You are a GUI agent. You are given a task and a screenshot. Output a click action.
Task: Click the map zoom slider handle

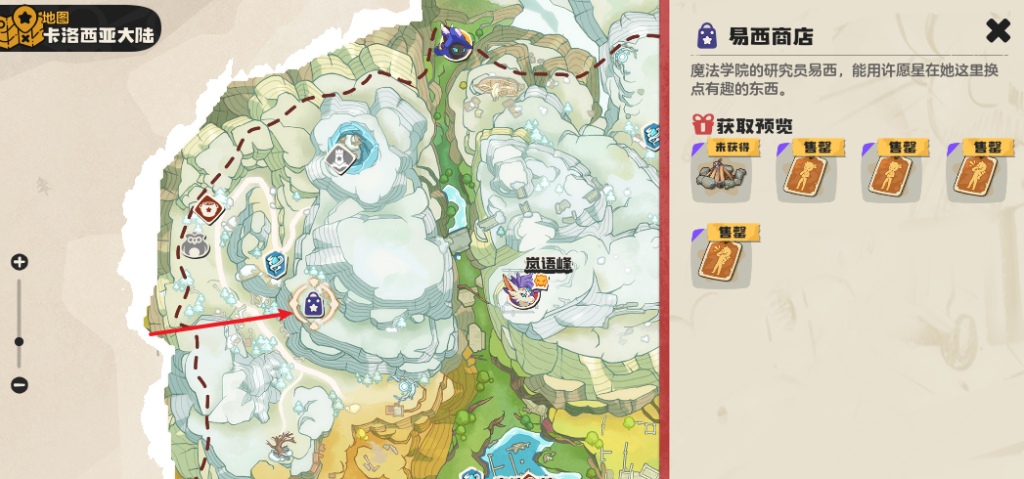coord(19,342)
